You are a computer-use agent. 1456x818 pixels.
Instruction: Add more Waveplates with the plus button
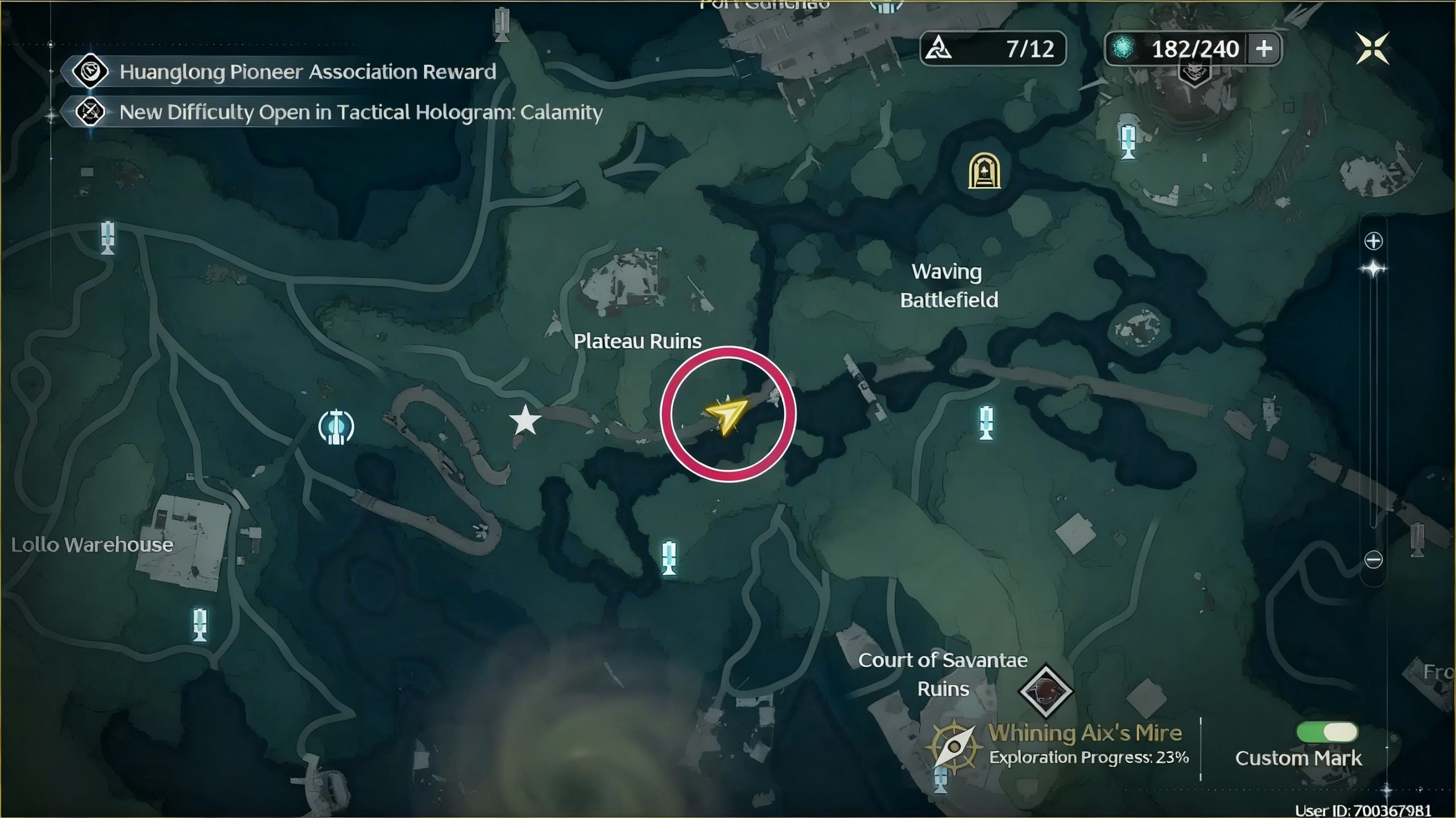point(1264,49)
